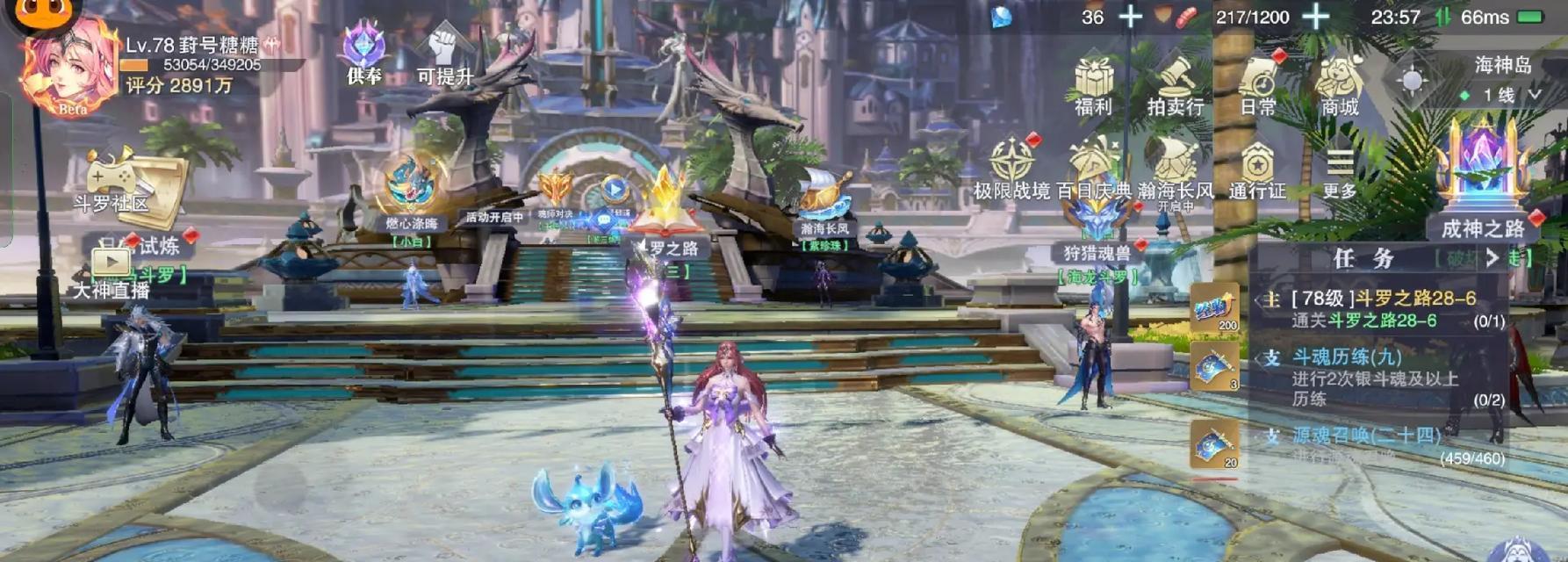Add diamonds with the plus button
Viewport: 1568px width, 562px height.
(1130, 17)
